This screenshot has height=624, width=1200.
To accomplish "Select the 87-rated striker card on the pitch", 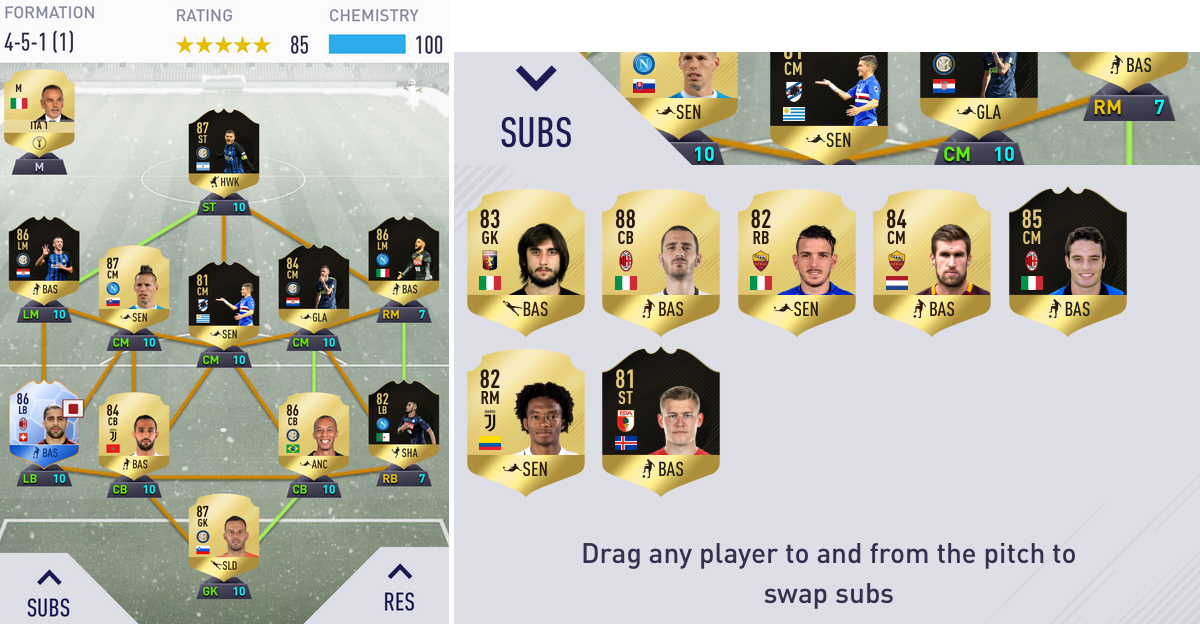I will pos(223,156).
